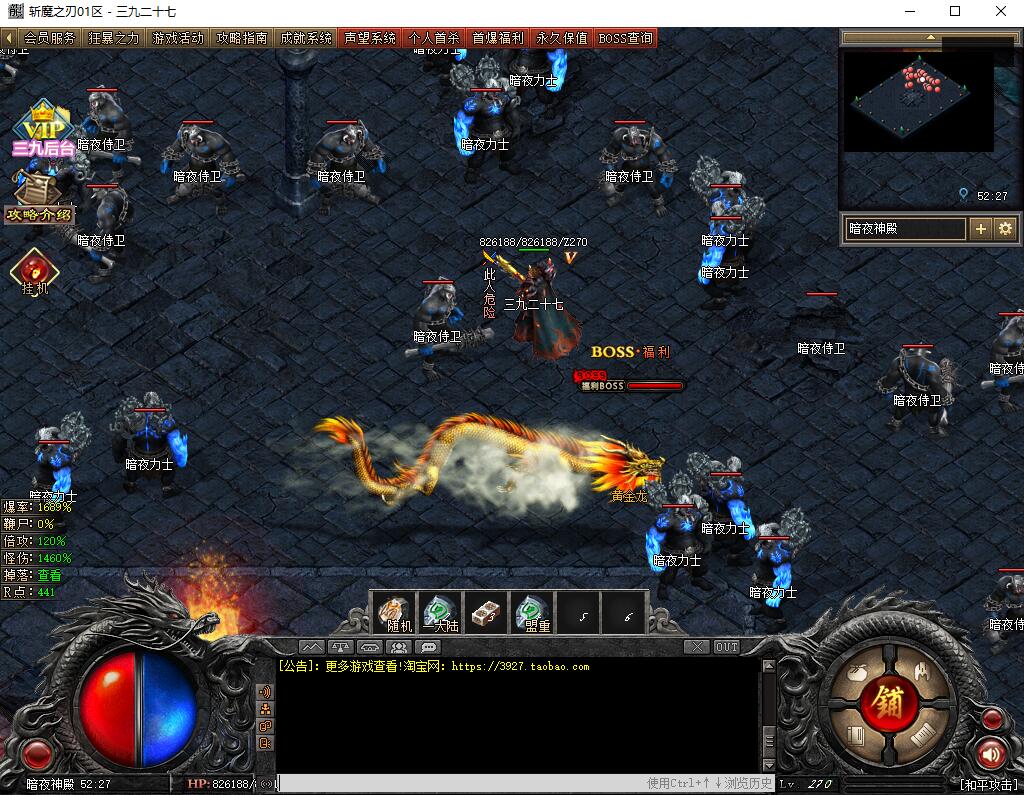Open the 游戏活动 game events menu

pos(178,38)
